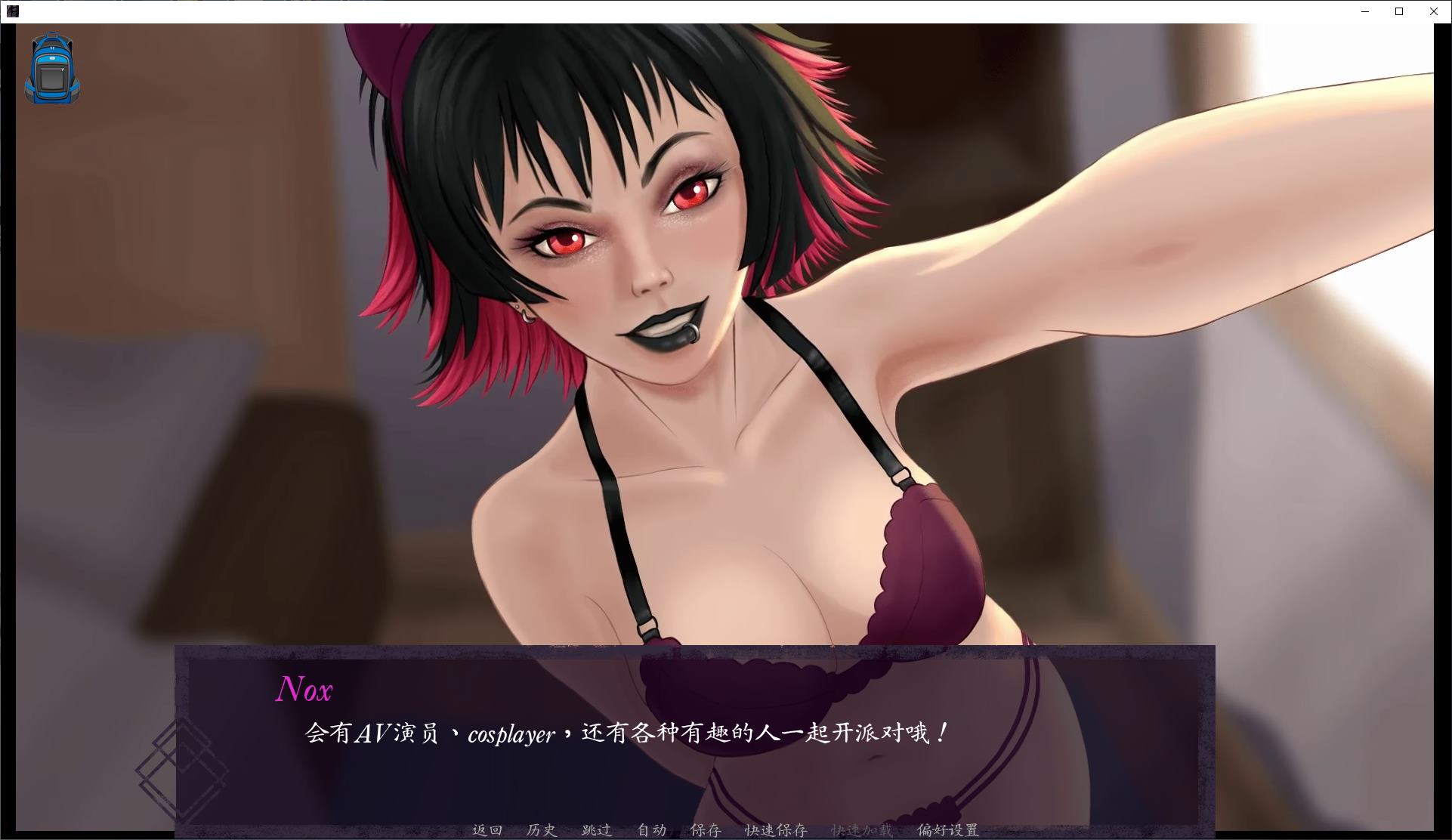The width and height of the screenshot is (1452, 840).
Task: Click the game icon in the title bar
Action: pos(12,11)
